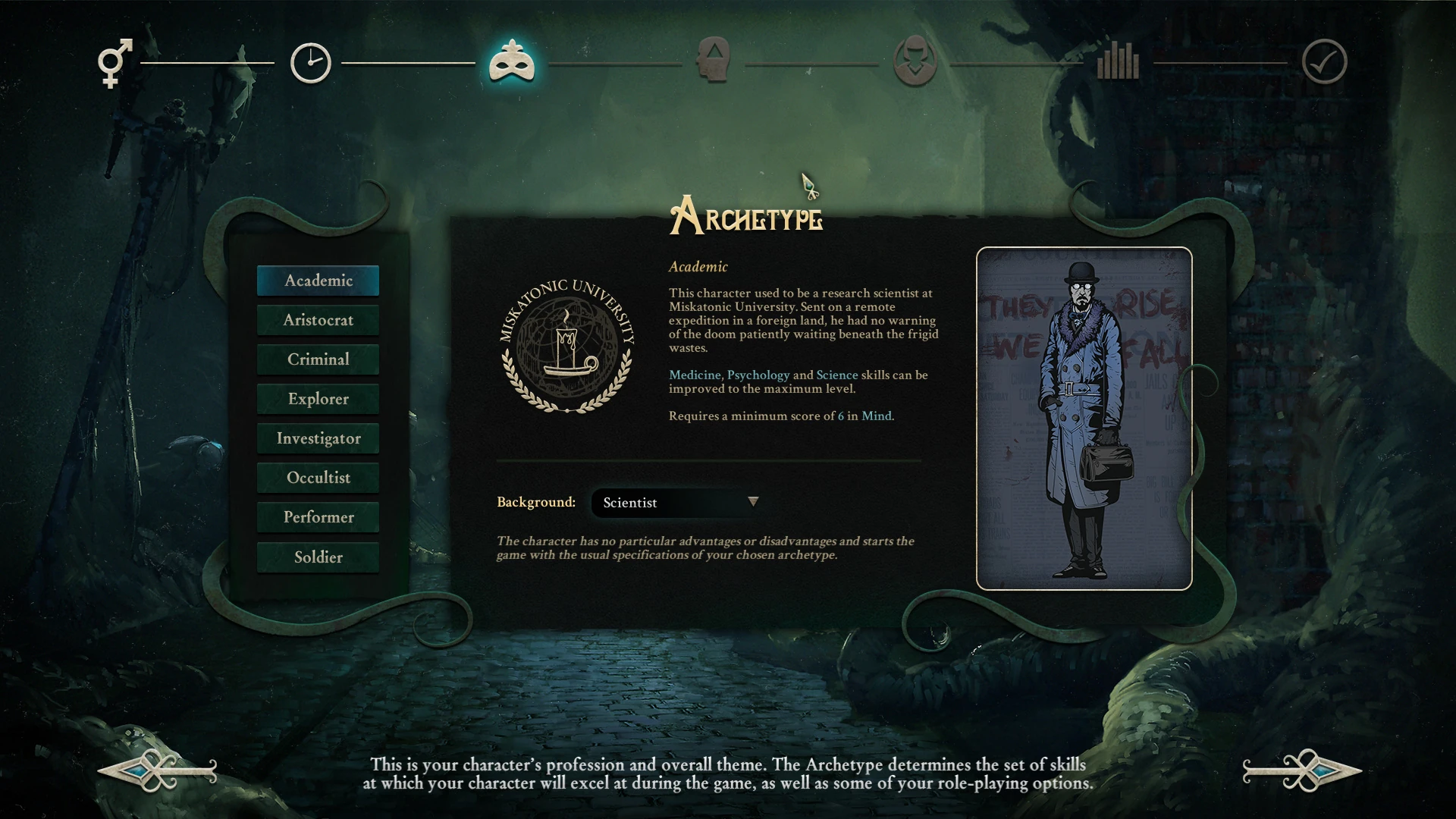Select the Soldier archetype
The width and height of the screenshot is (1456, 819).
[318, 557]
